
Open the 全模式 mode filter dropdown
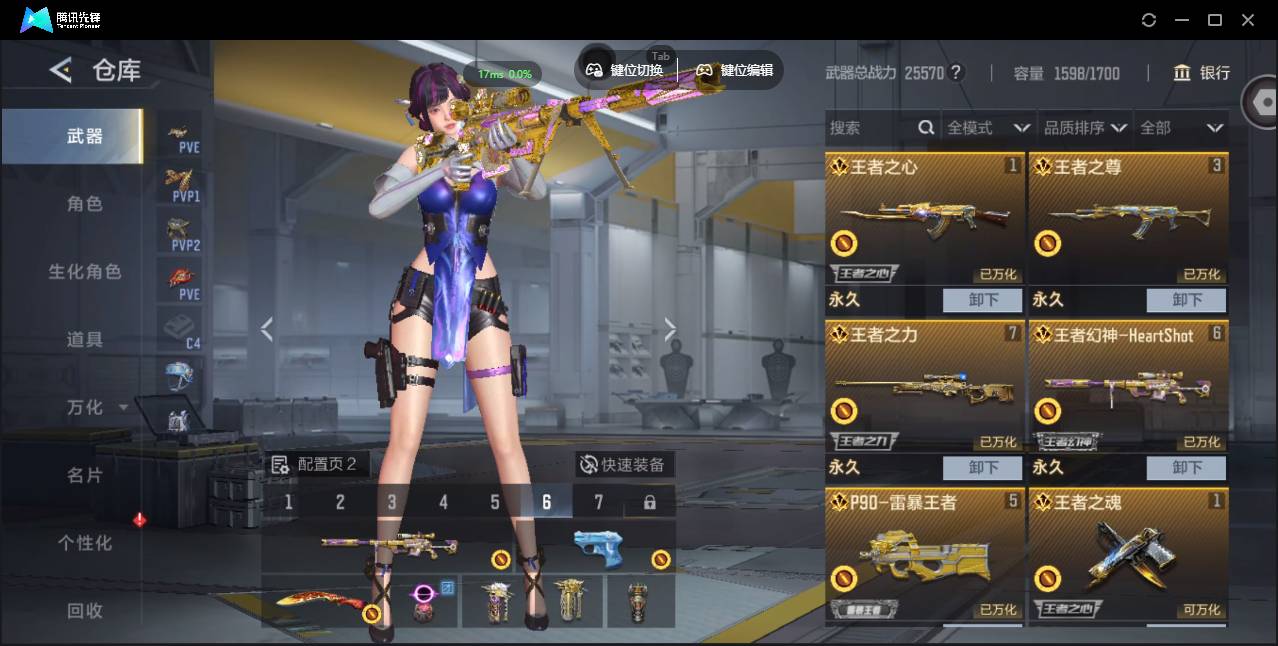click(x=988, y=128)
